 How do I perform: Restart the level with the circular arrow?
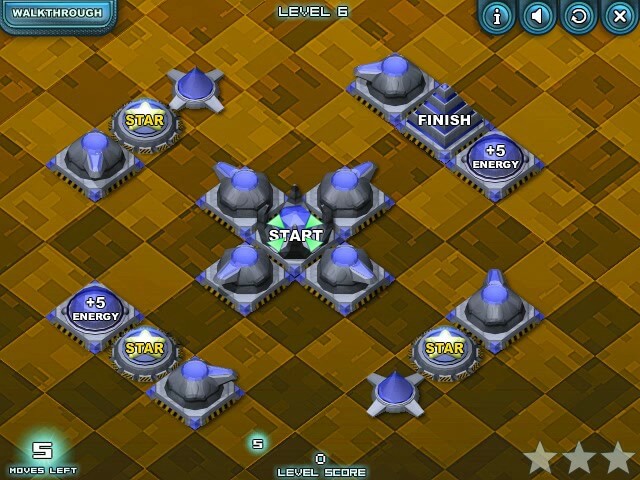point(578,16)
